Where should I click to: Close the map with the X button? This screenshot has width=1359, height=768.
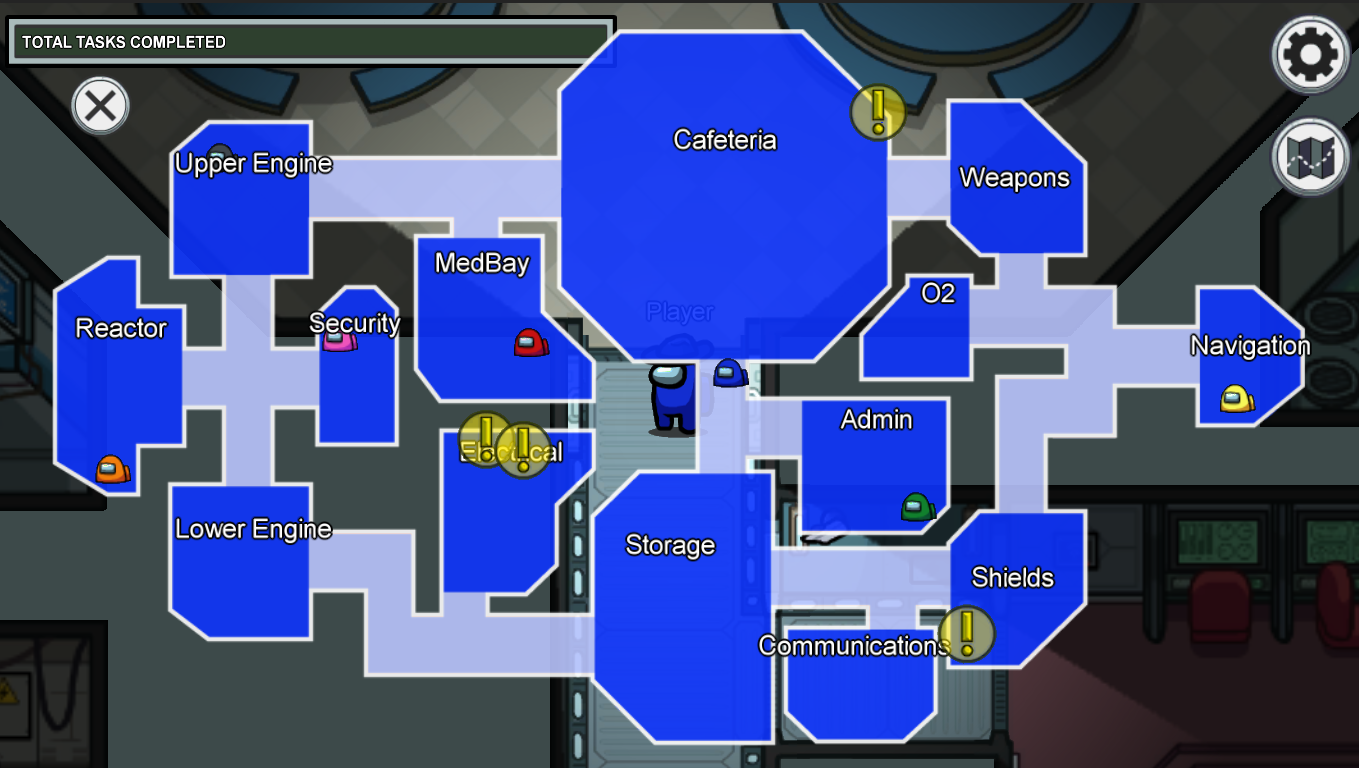click(x=99, y=106)
